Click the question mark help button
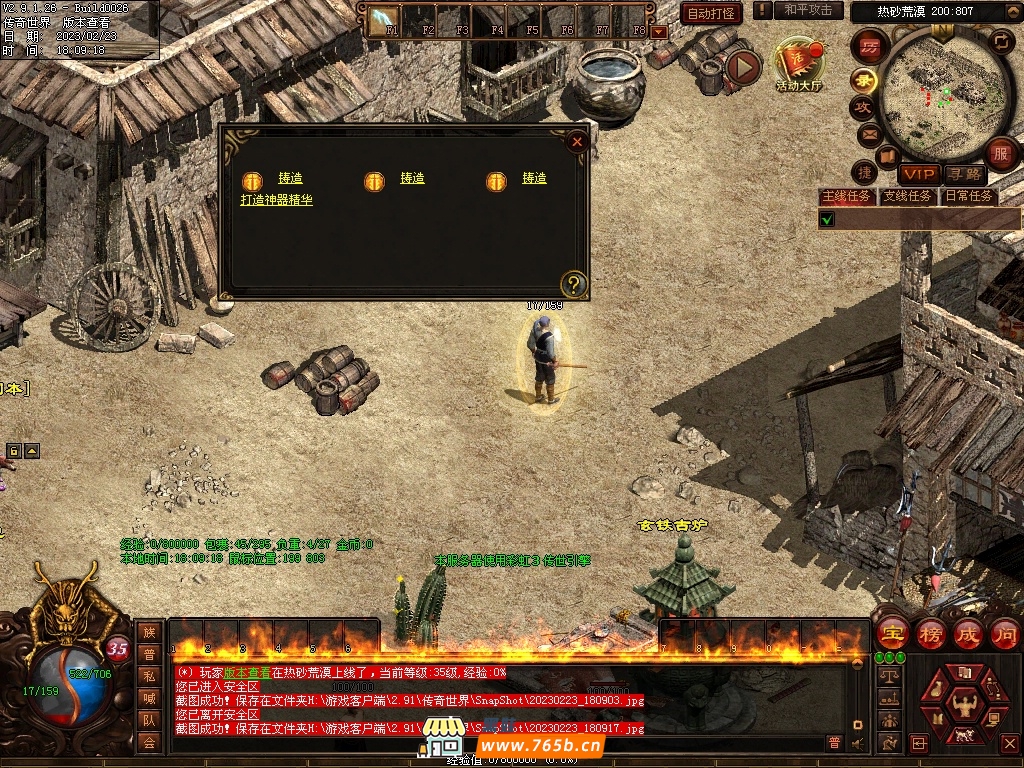This screenshot has height=768, width=1024. click(x=573, y=284)
